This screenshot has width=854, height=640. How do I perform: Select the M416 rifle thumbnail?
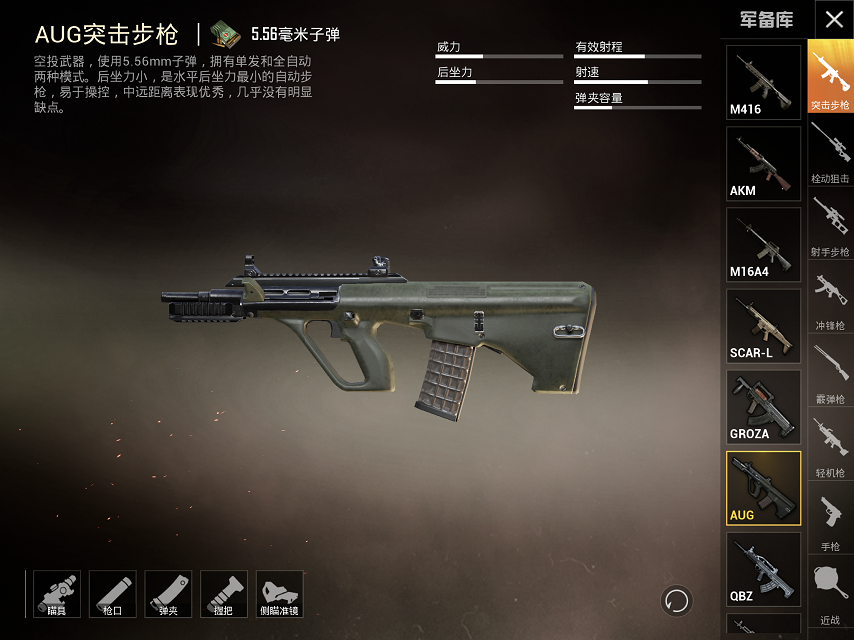763,82
